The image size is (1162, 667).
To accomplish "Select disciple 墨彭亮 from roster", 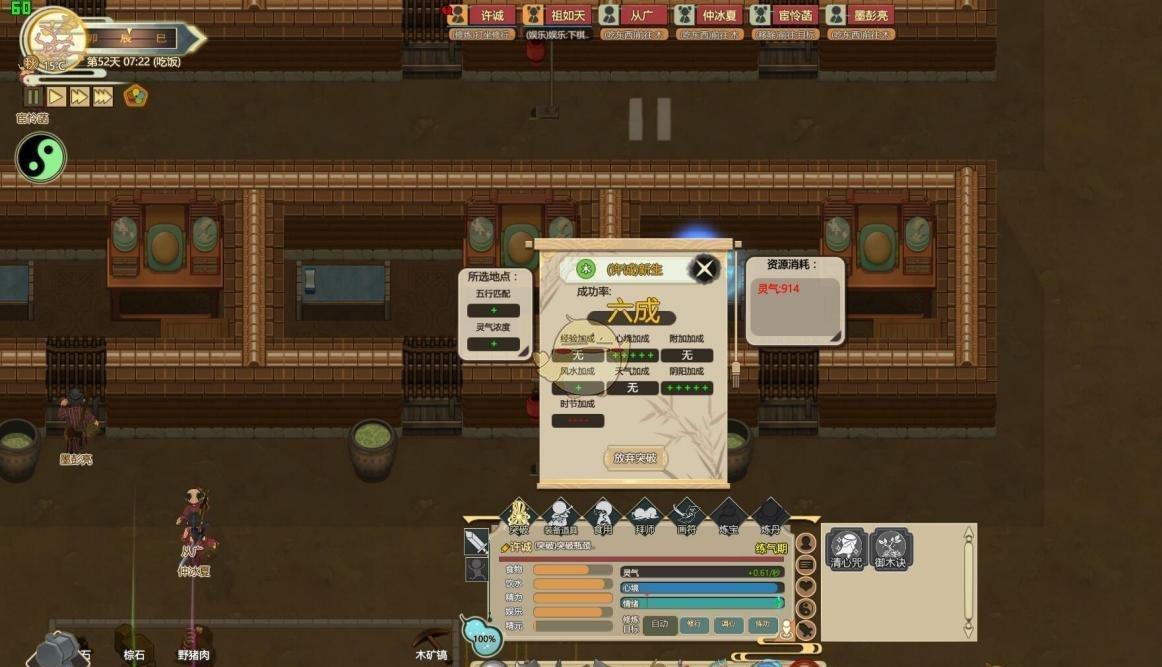I will (860, 16).
